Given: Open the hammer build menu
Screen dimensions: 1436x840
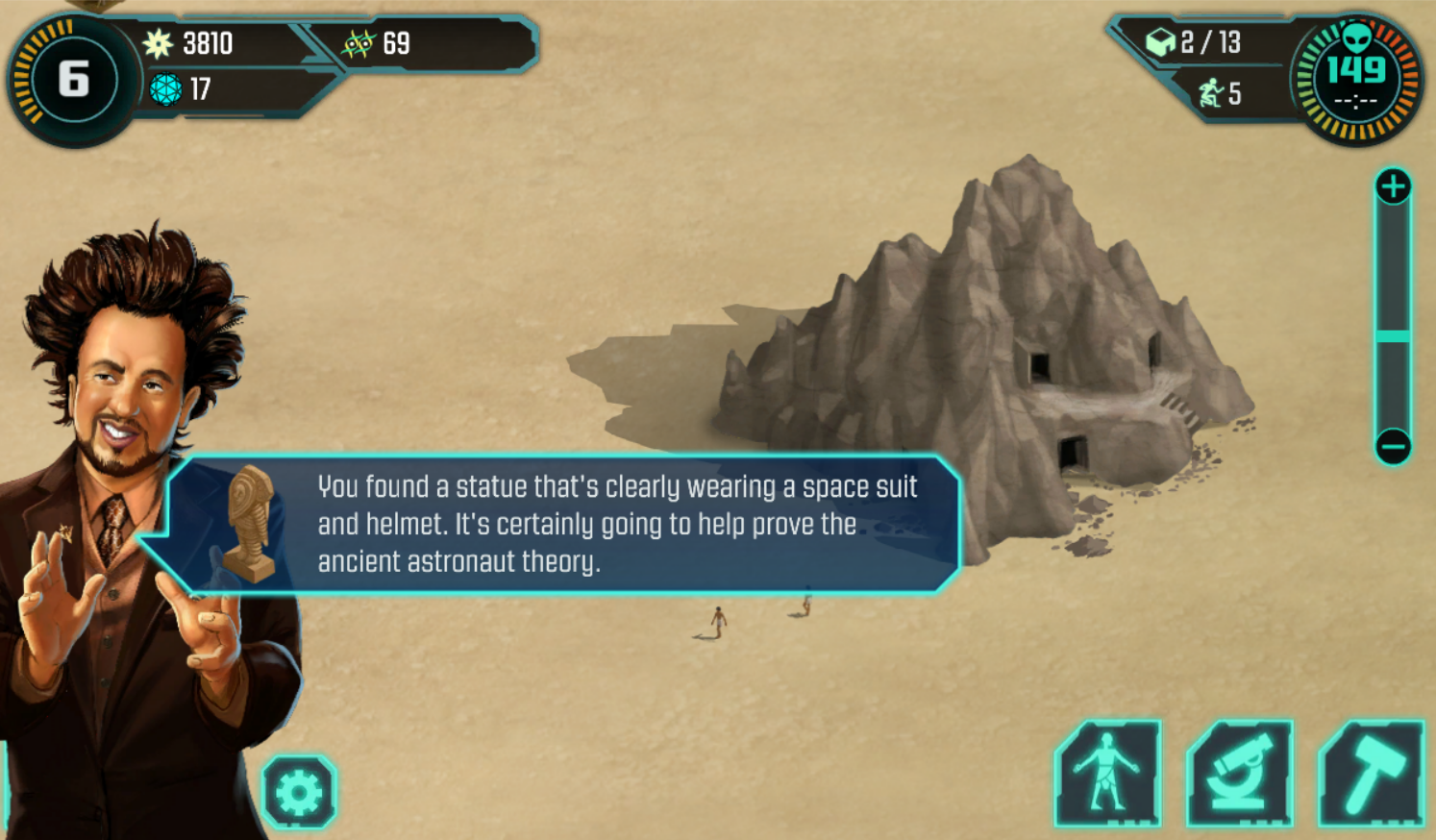Looking at the screenshot, I should (1372, 774).
